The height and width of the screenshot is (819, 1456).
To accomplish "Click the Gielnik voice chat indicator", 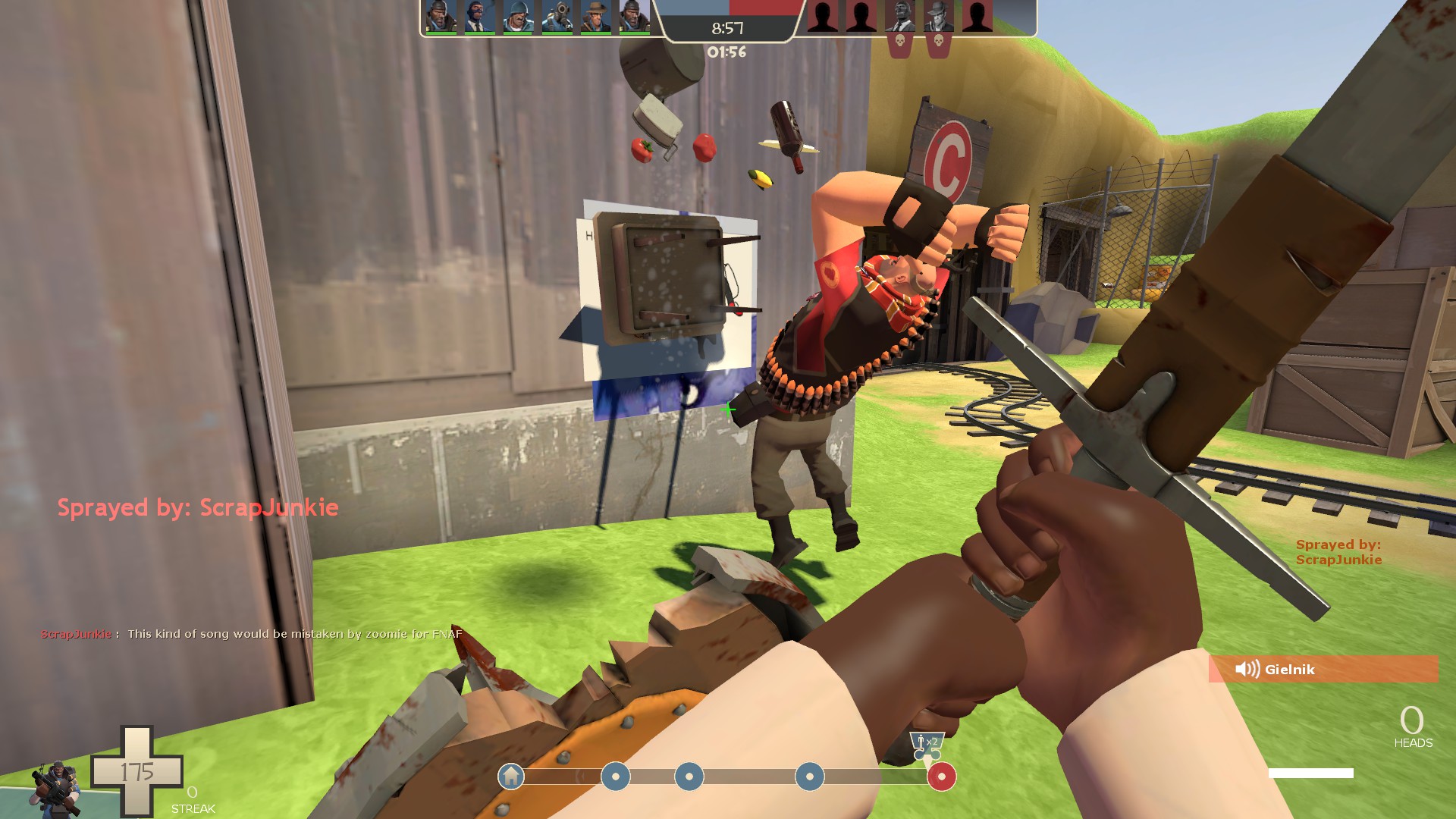I will (x=1323, y=669).
